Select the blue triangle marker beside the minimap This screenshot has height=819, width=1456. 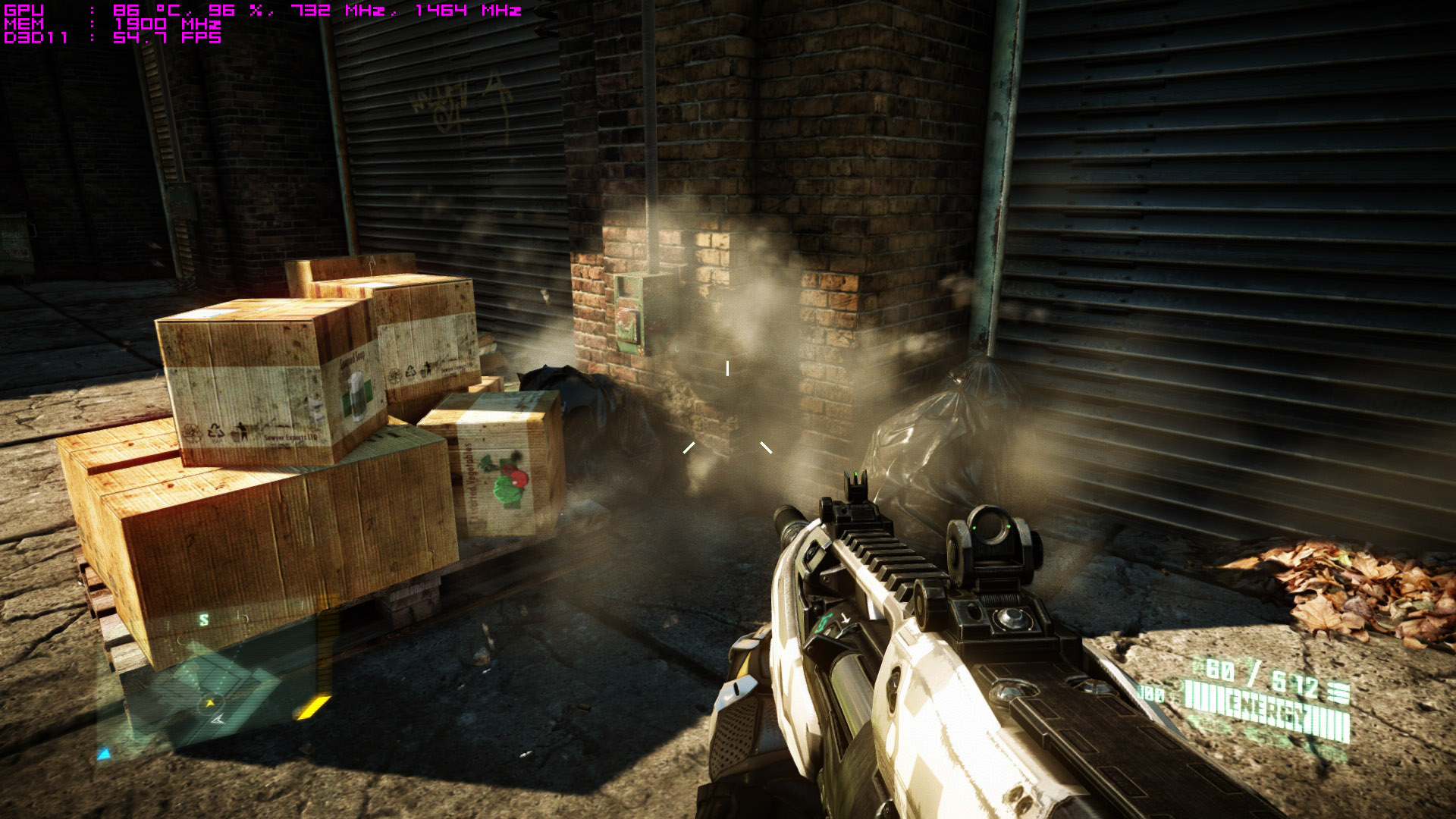(104, 754)
